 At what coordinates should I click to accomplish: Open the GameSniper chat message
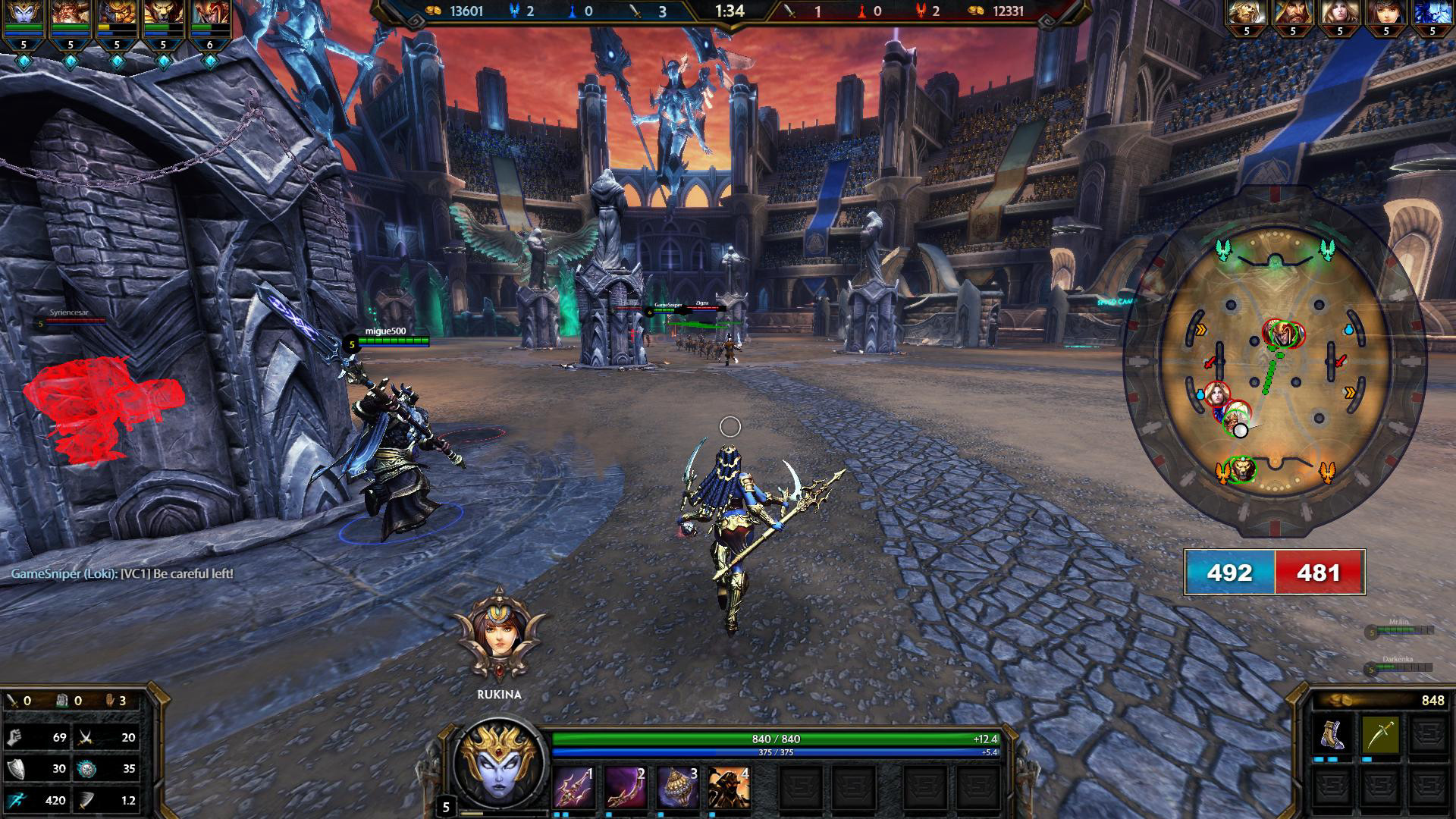(122, 574)
